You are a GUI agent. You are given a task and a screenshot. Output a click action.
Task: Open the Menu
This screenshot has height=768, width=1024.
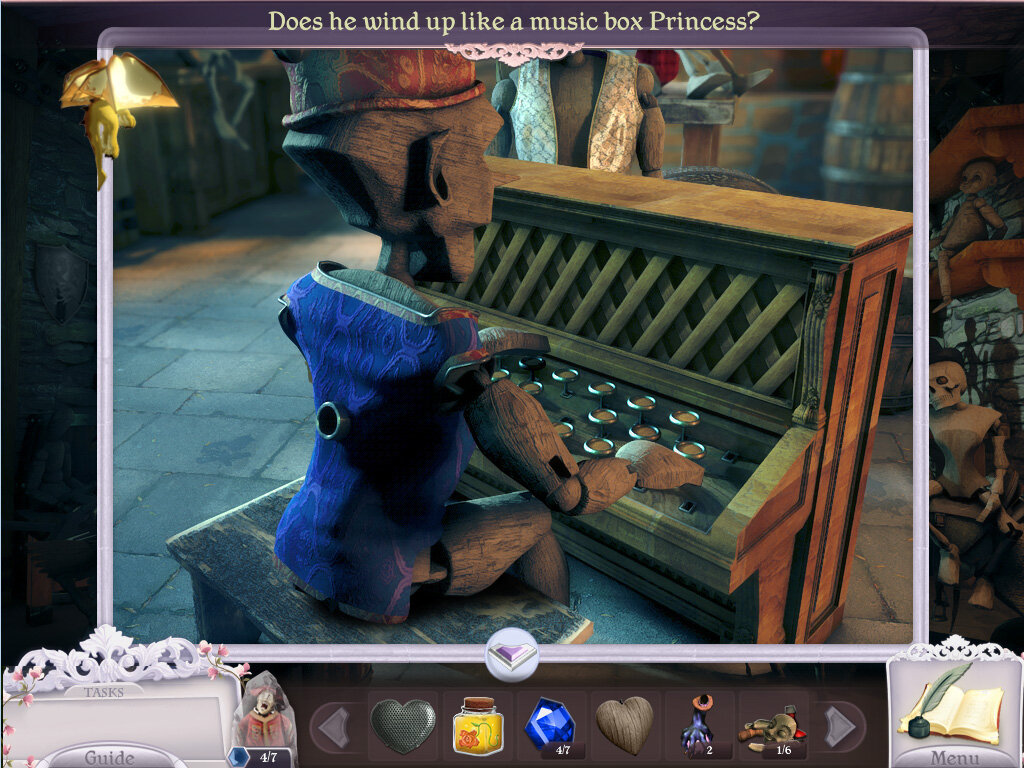point(954,756)
